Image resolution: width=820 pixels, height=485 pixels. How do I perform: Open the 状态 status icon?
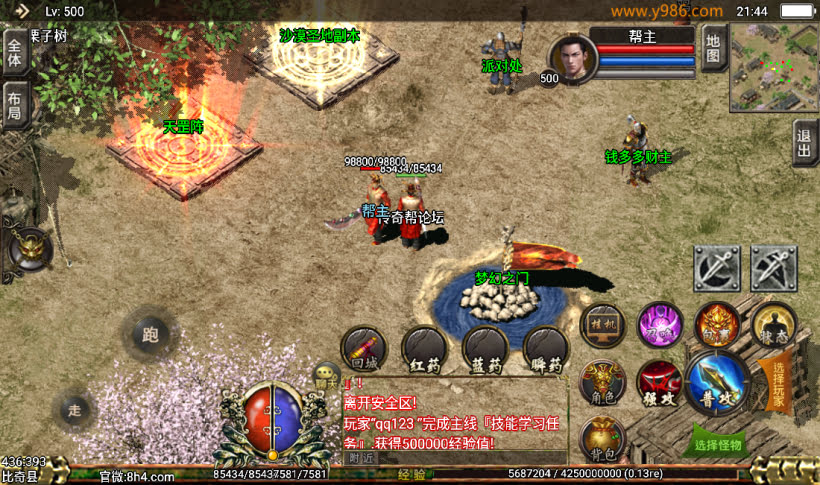pos(774,324)
